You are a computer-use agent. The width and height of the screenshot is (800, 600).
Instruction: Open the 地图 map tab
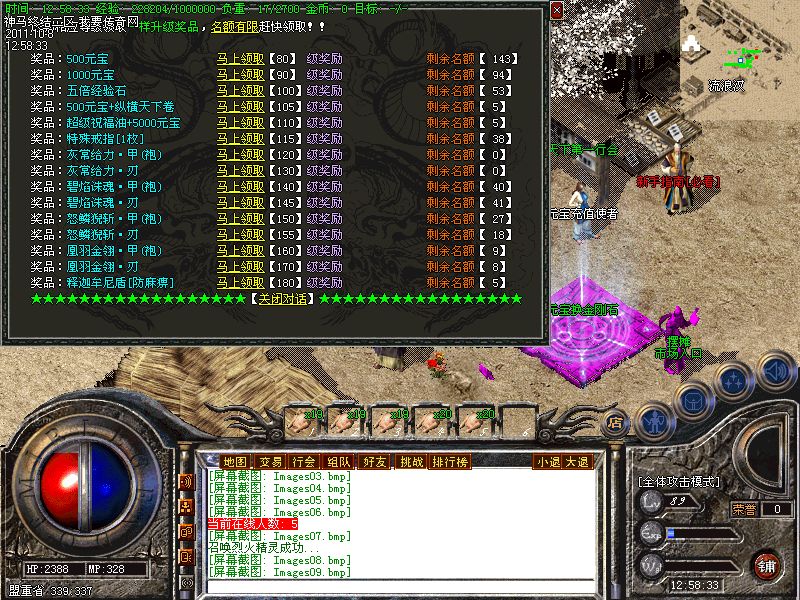[x=235, y=461]
